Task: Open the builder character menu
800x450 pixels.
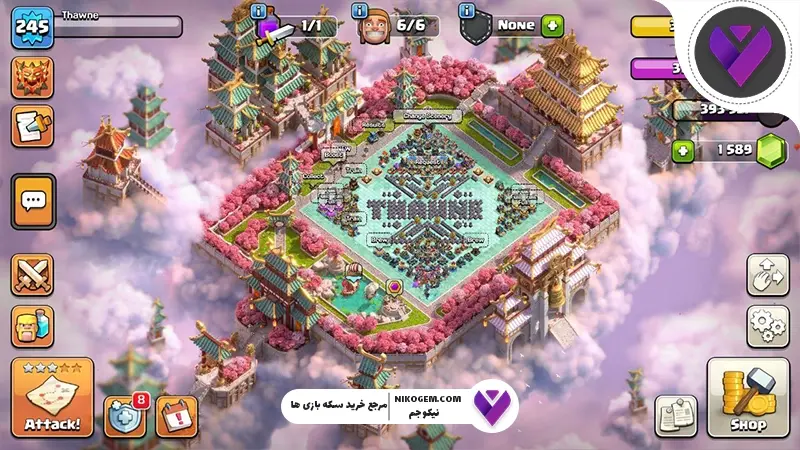Action: click(33, 326)
